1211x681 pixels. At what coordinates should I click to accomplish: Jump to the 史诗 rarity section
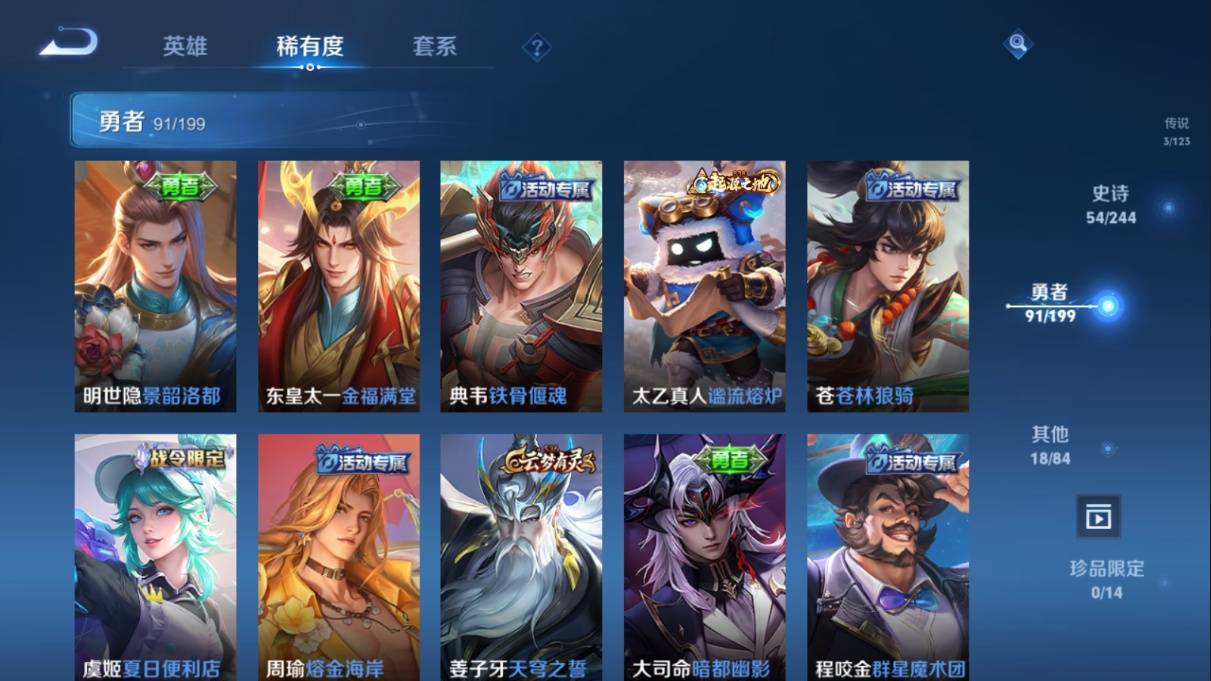(x=1111, y=204)
